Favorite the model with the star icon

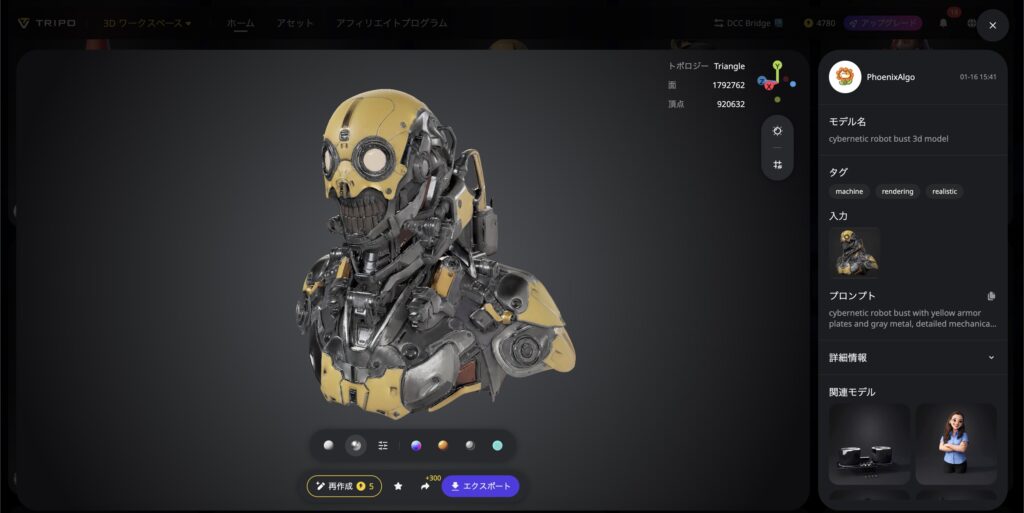pyautogui.click(x=398, y=486)
